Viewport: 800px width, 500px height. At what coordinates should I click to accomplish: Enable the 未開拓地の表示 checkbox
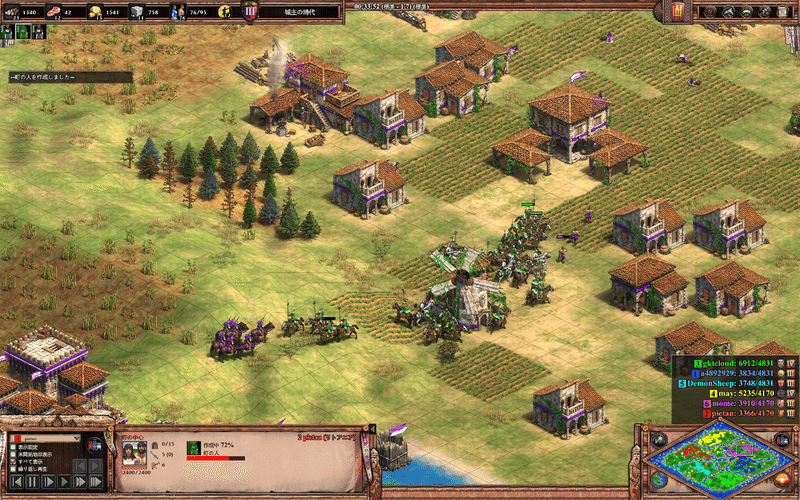tap(11, 454)
